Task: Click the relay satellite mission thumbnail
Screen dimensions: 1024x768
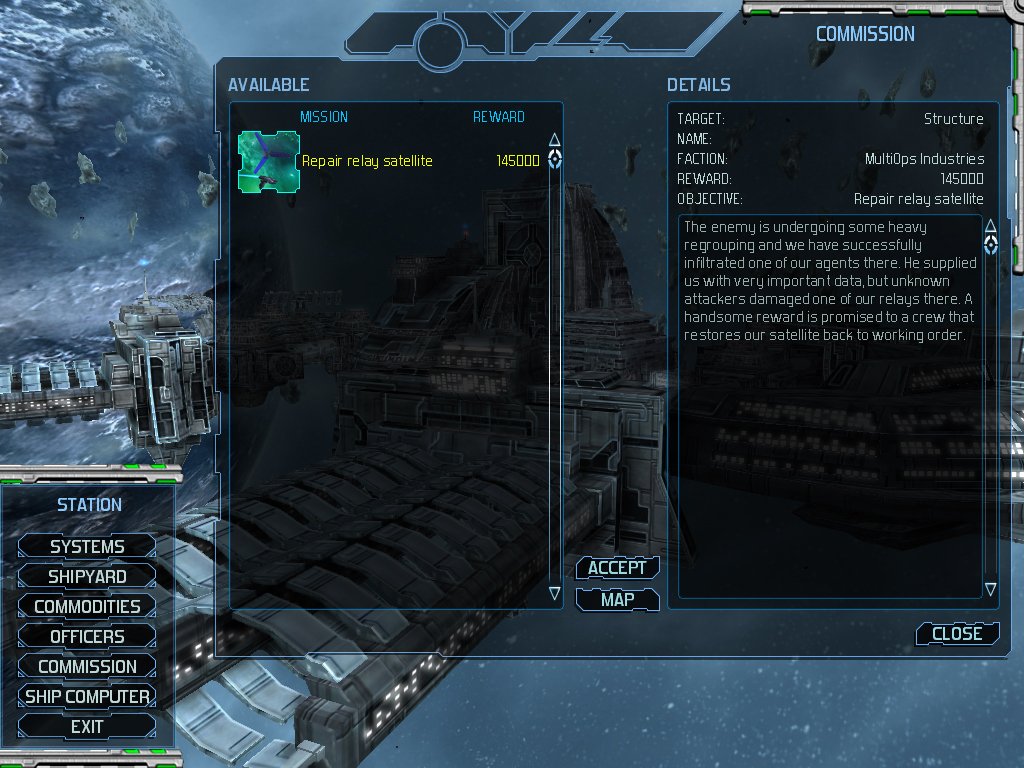Action: pos(268,160)
